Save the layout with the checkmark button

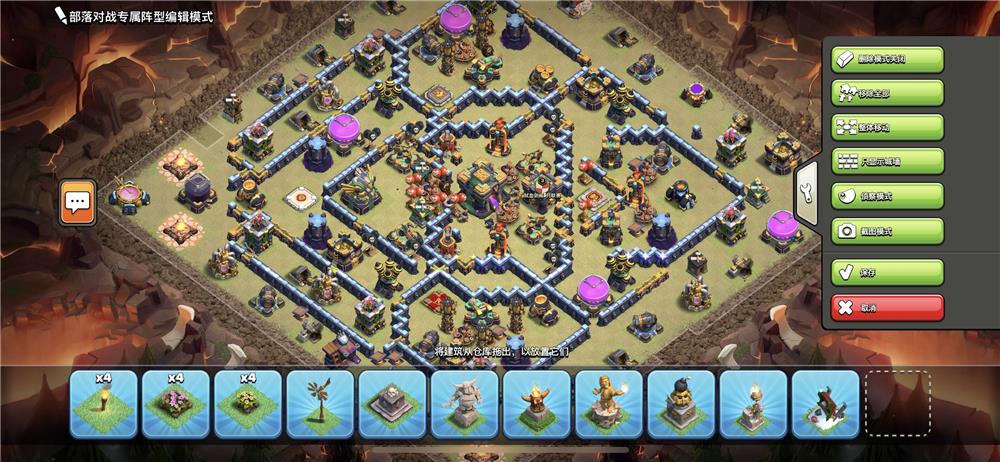click(x=887, y=272)
